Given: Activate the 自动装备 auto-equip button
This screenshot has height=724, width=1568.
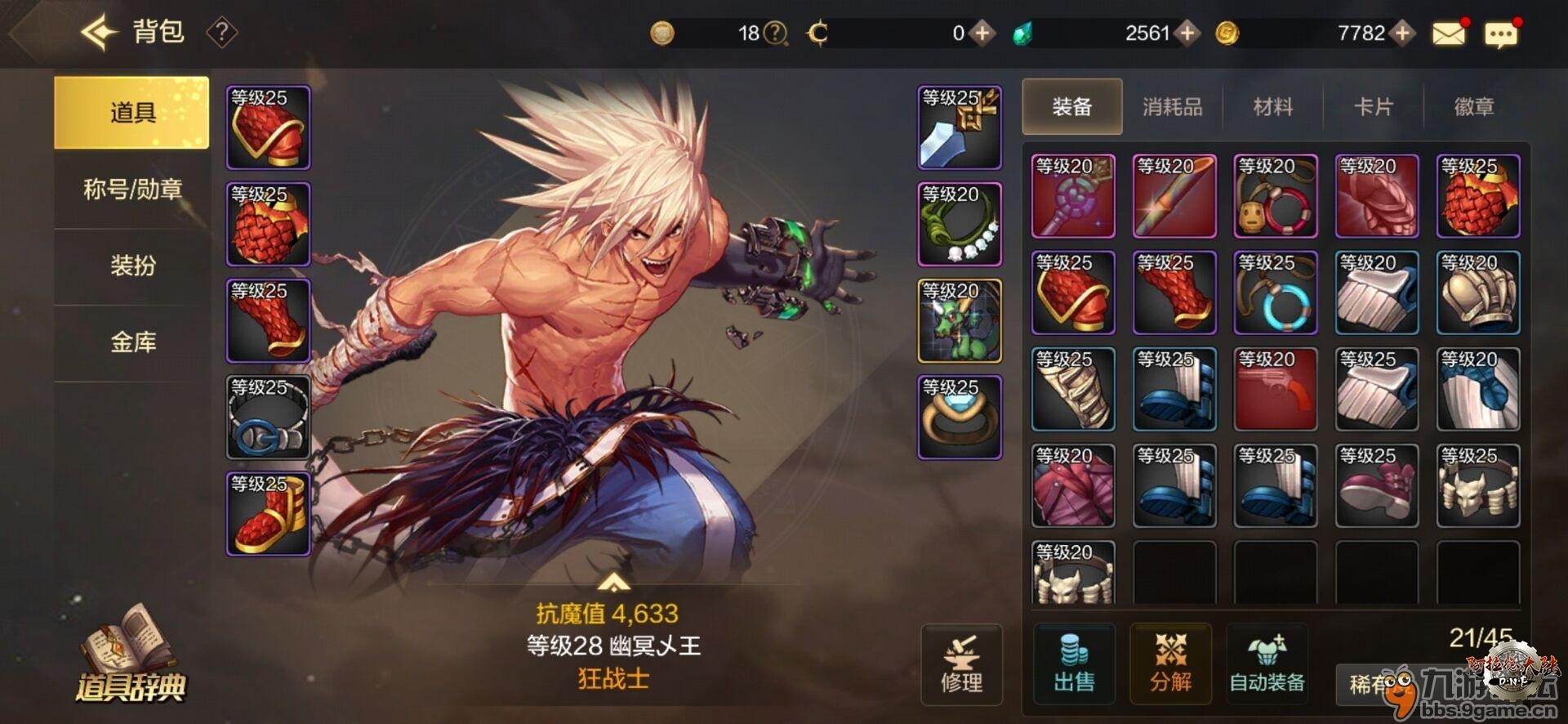Looking at the screenshot, I should (1267, 664).
